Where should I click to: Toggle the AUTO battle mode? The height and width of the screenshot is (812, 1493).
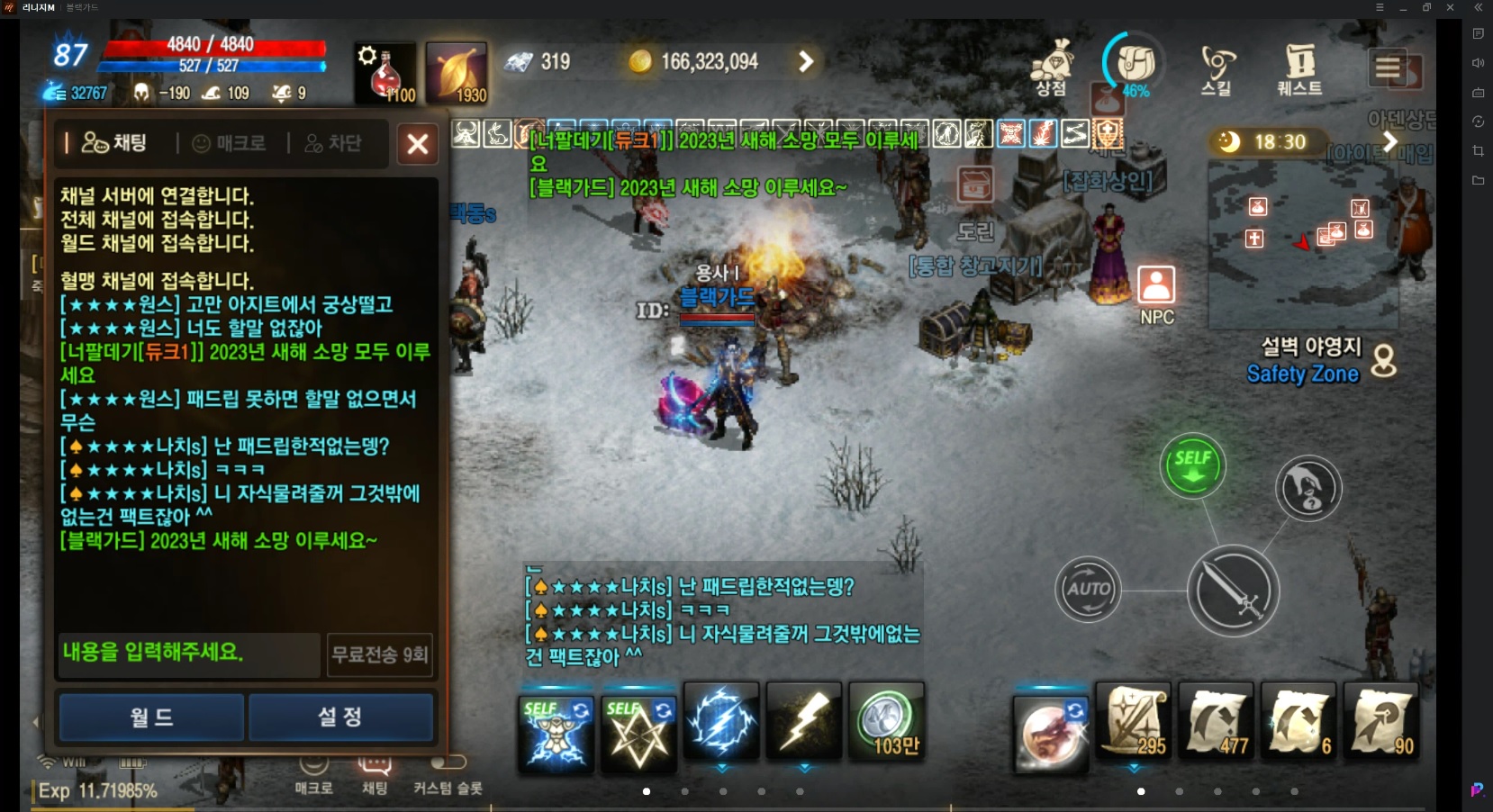pyautogui.click(x=1090, y=590)
